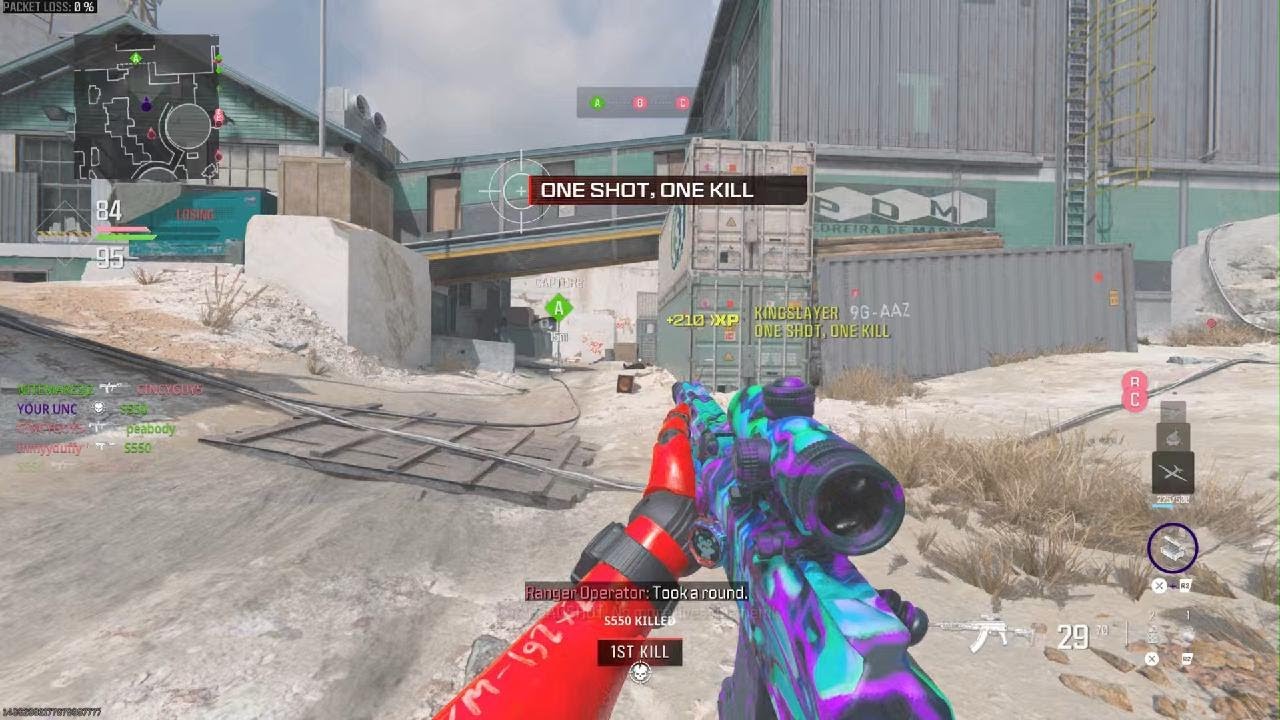Click the tactical minimap
The height and width of the screenshot is (720, 1280).
(146, 108)
